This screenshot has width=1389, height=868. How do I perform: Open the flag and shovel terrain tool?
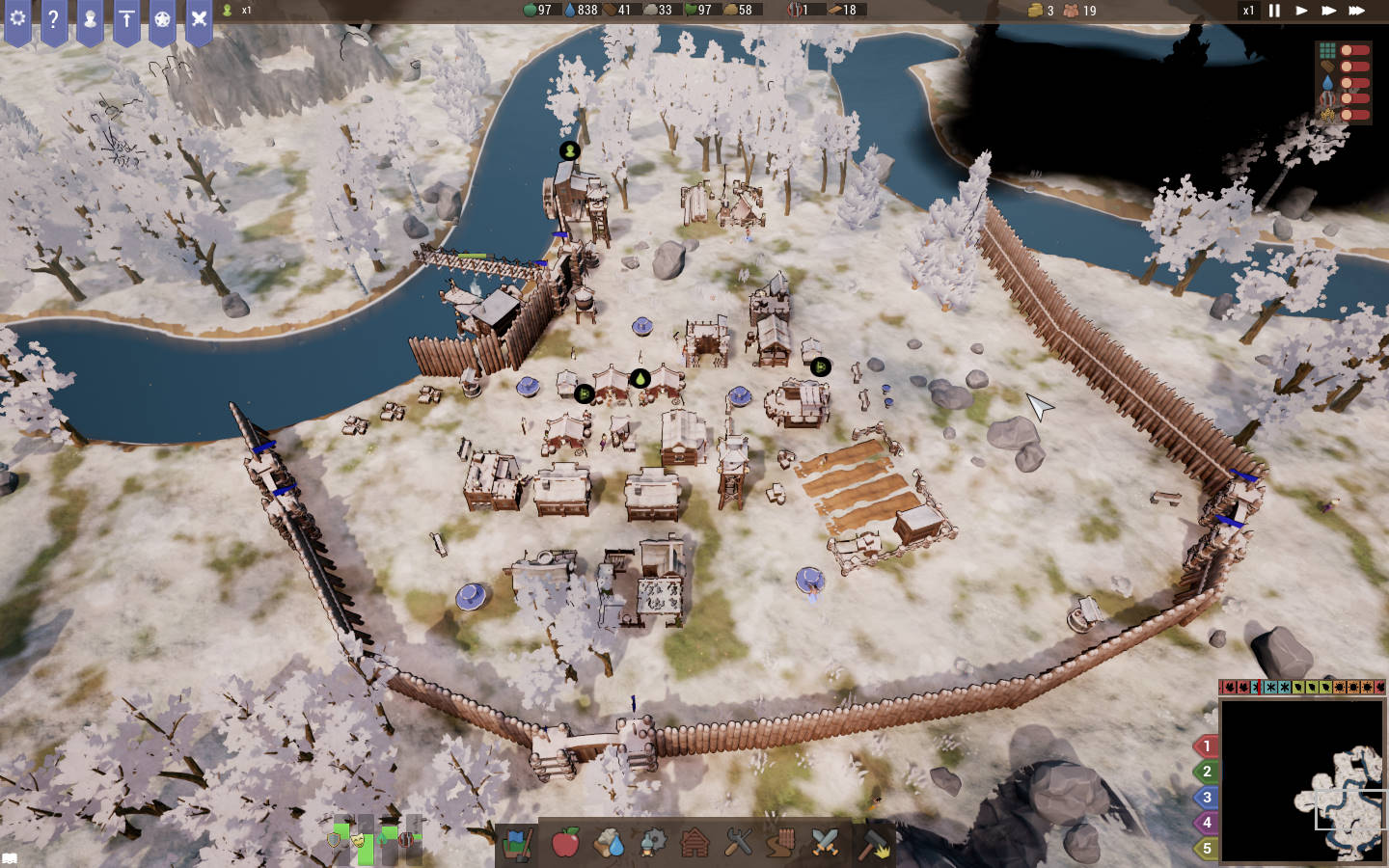click(x=517, y=843)
